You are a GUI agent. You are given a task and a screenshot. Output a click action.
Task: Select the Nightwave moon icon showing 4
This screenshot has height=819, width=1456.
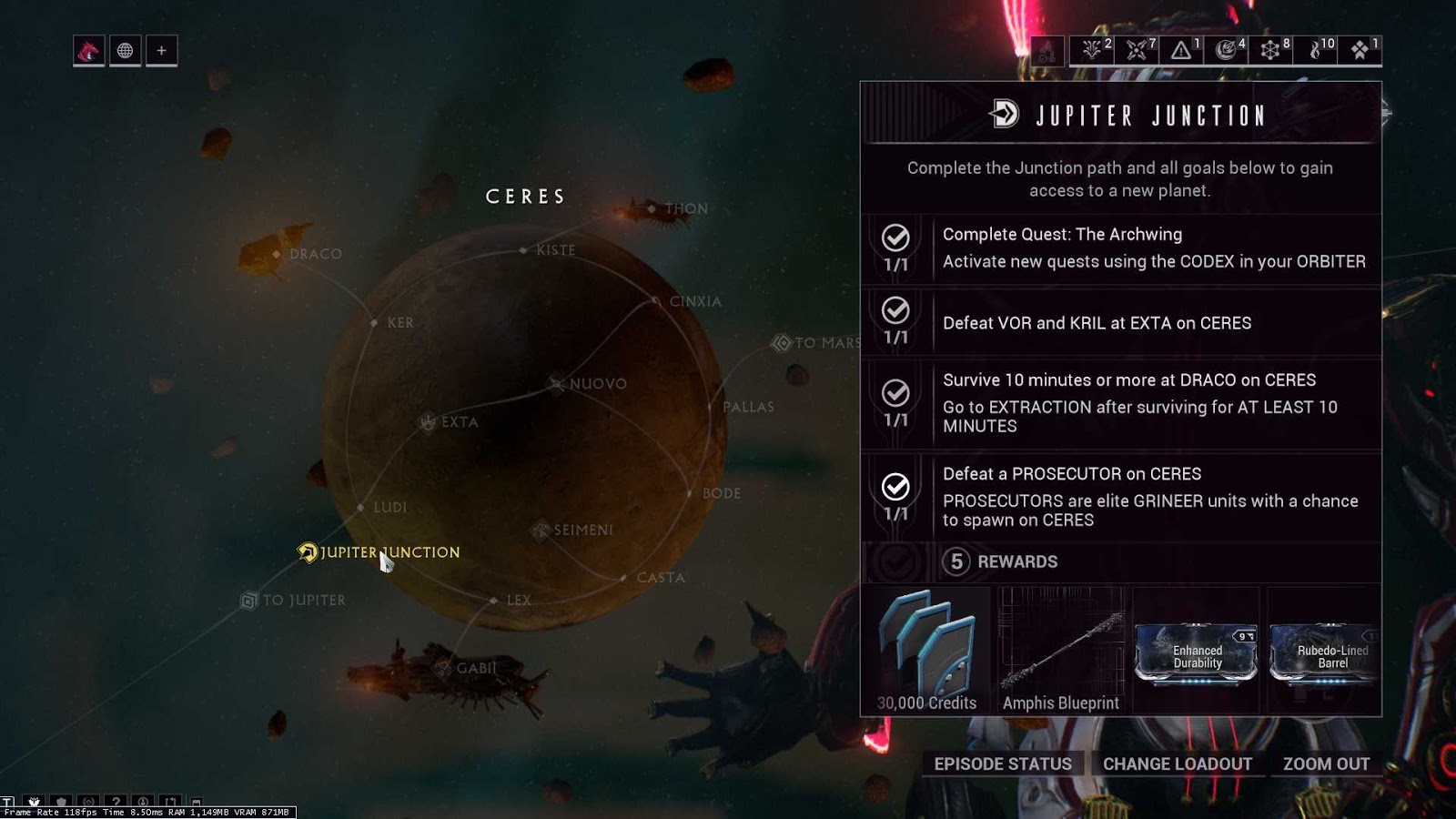[x=1226, y=50]
